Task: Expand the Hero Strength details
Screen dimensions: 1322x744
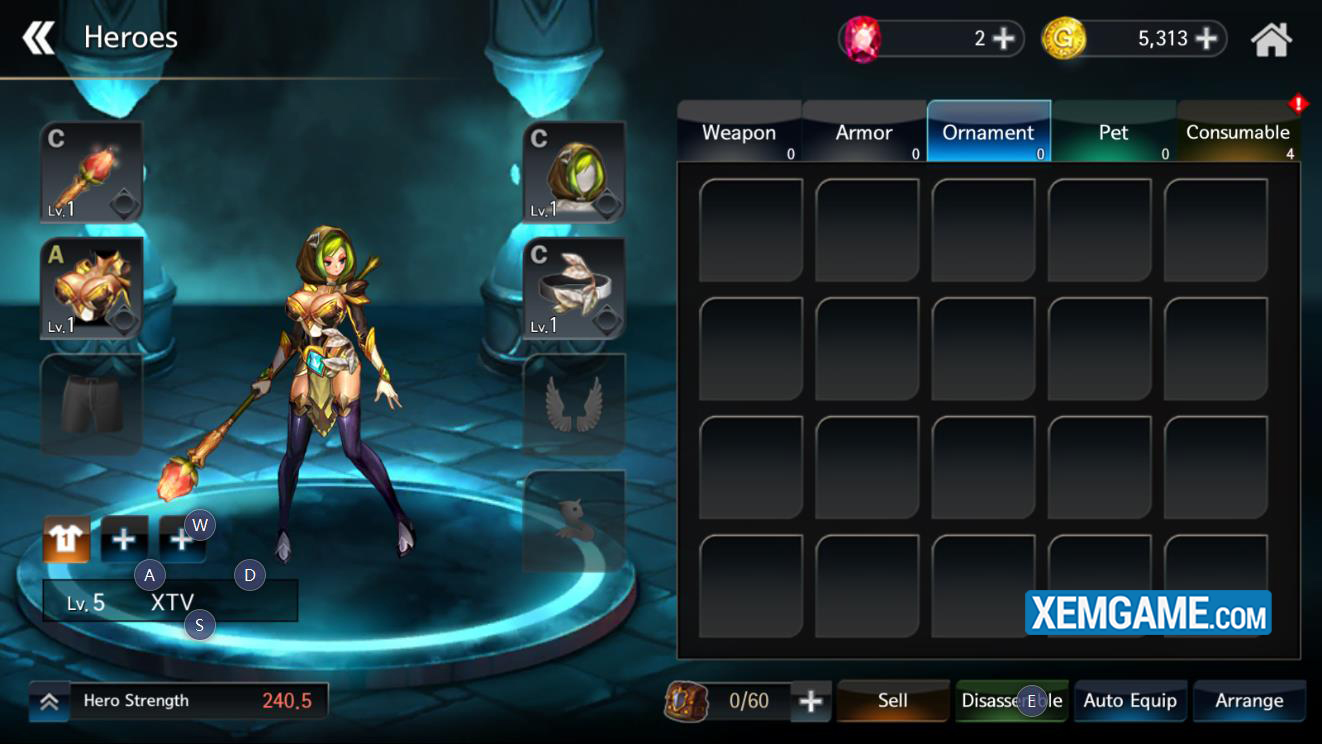Action: pyautogui.click(x=49, y=702)
